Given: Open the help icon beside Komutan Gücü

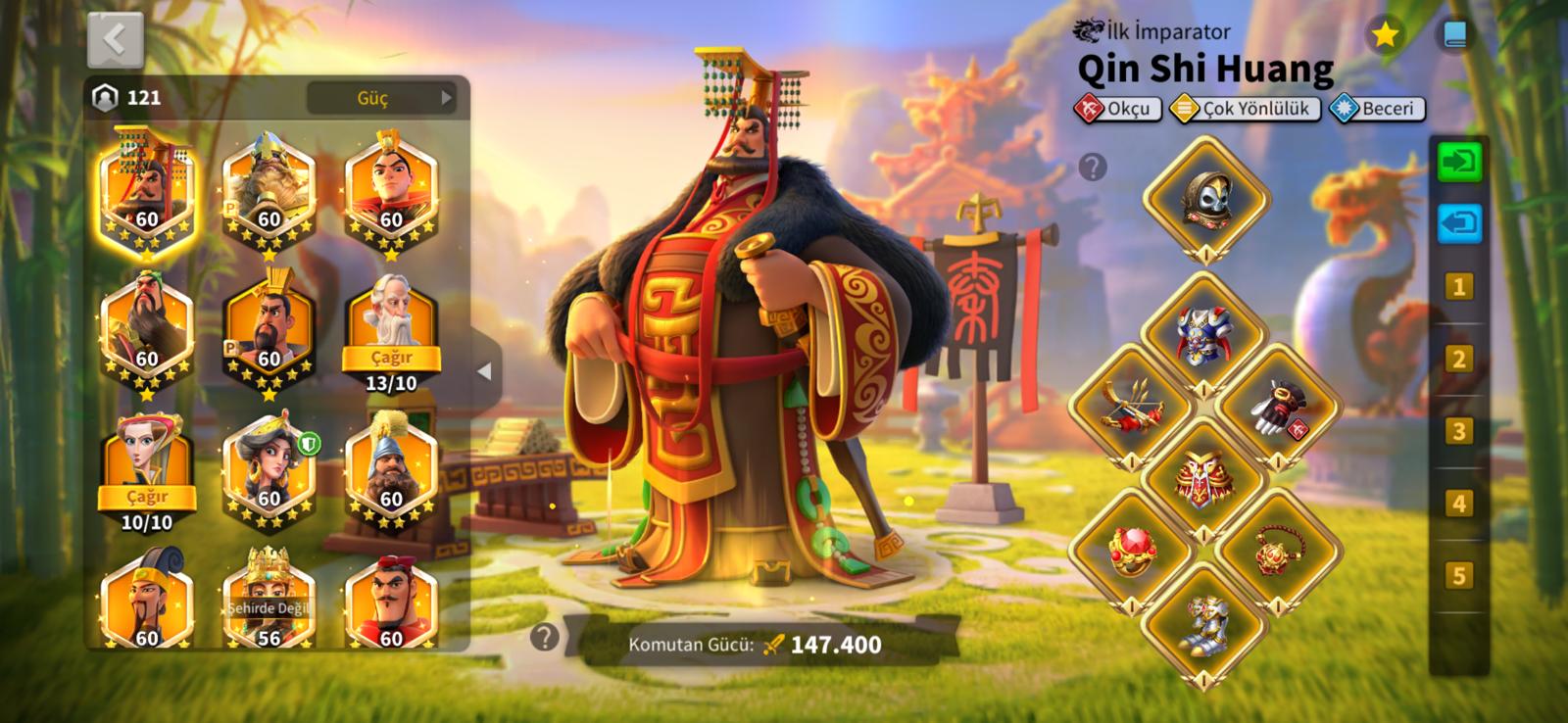Looking at the screenshot, I should point(544,638).
